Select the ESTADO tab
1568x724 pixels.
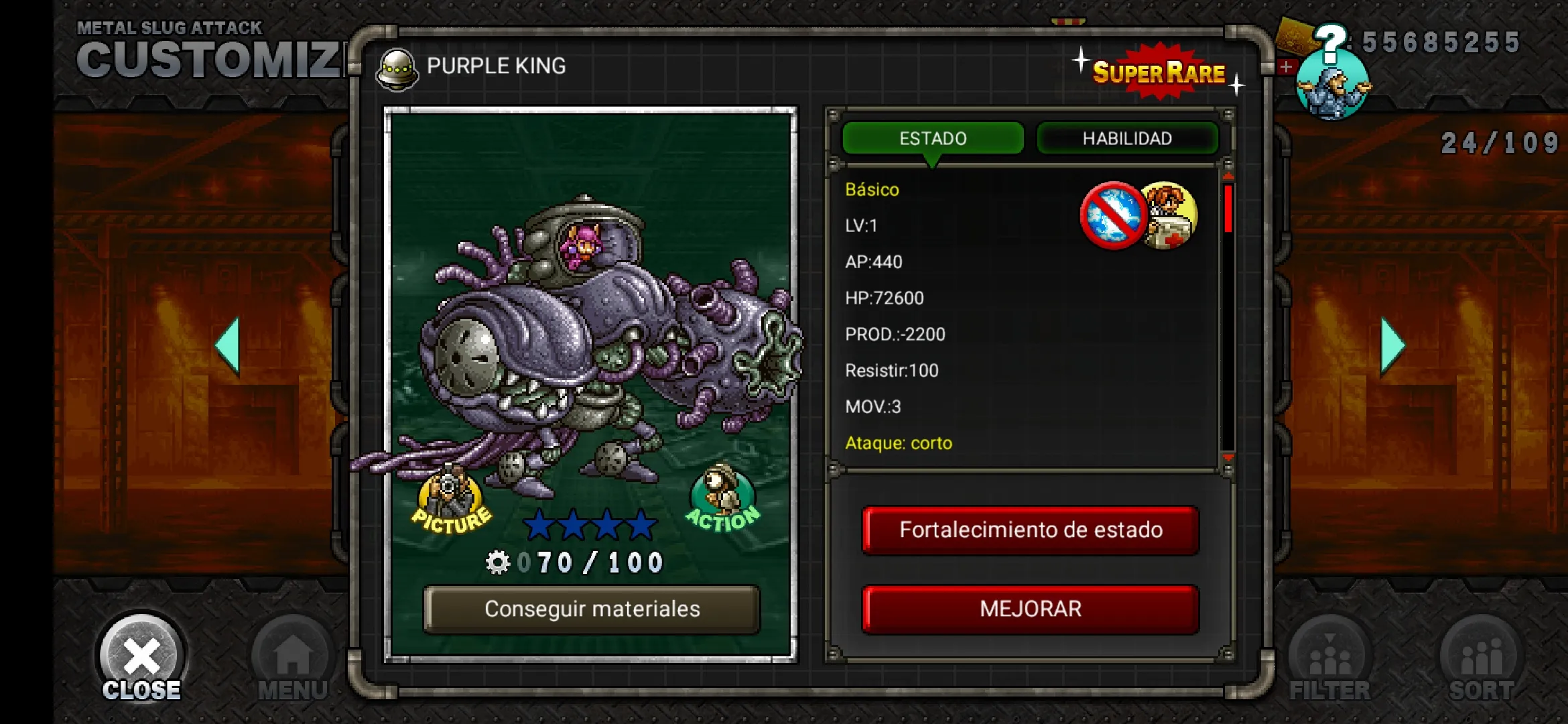coord(933,138)
